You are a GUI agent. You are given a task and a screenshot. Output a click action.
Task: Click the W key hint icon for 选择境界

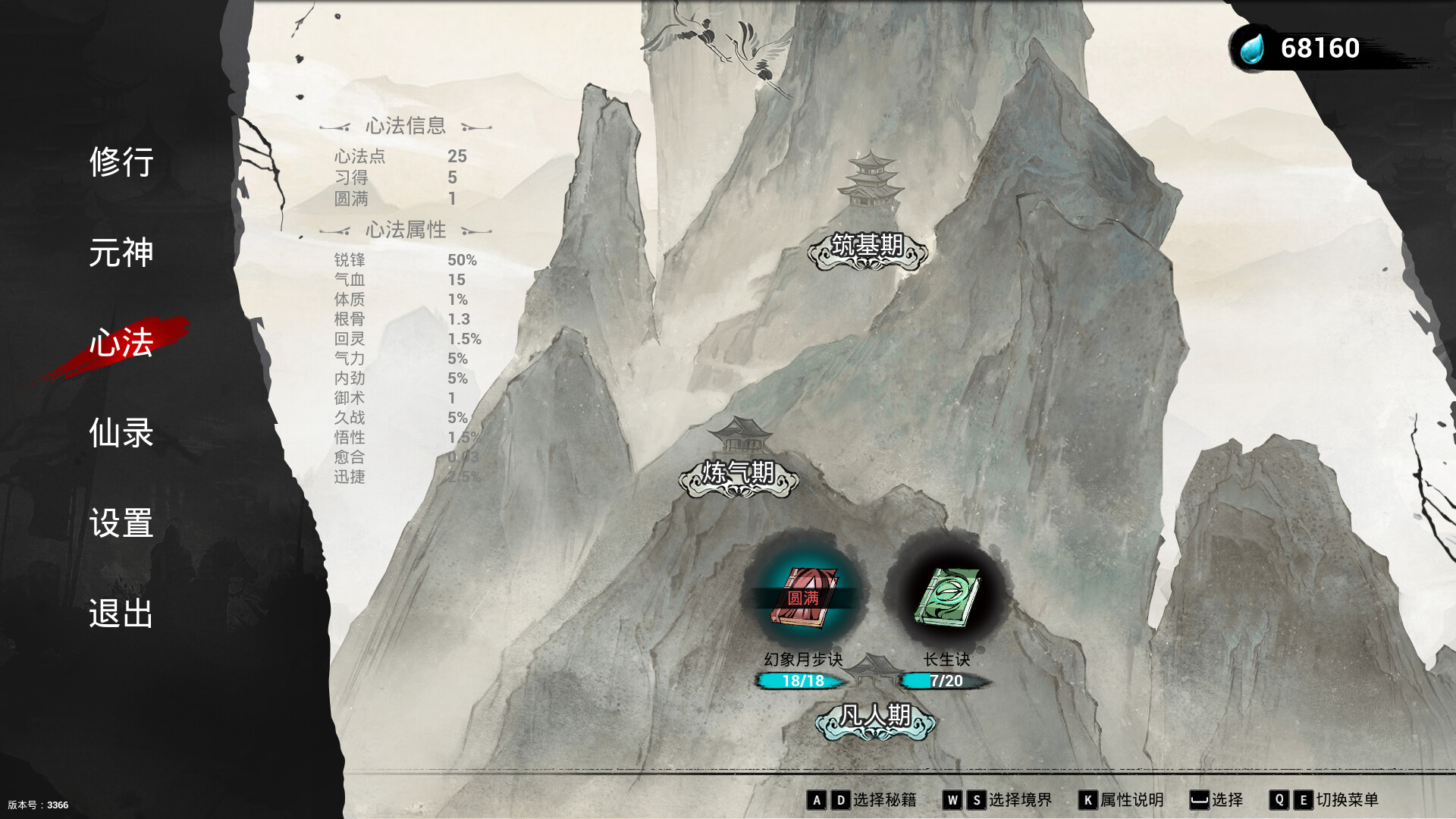[x=952, y=799]
